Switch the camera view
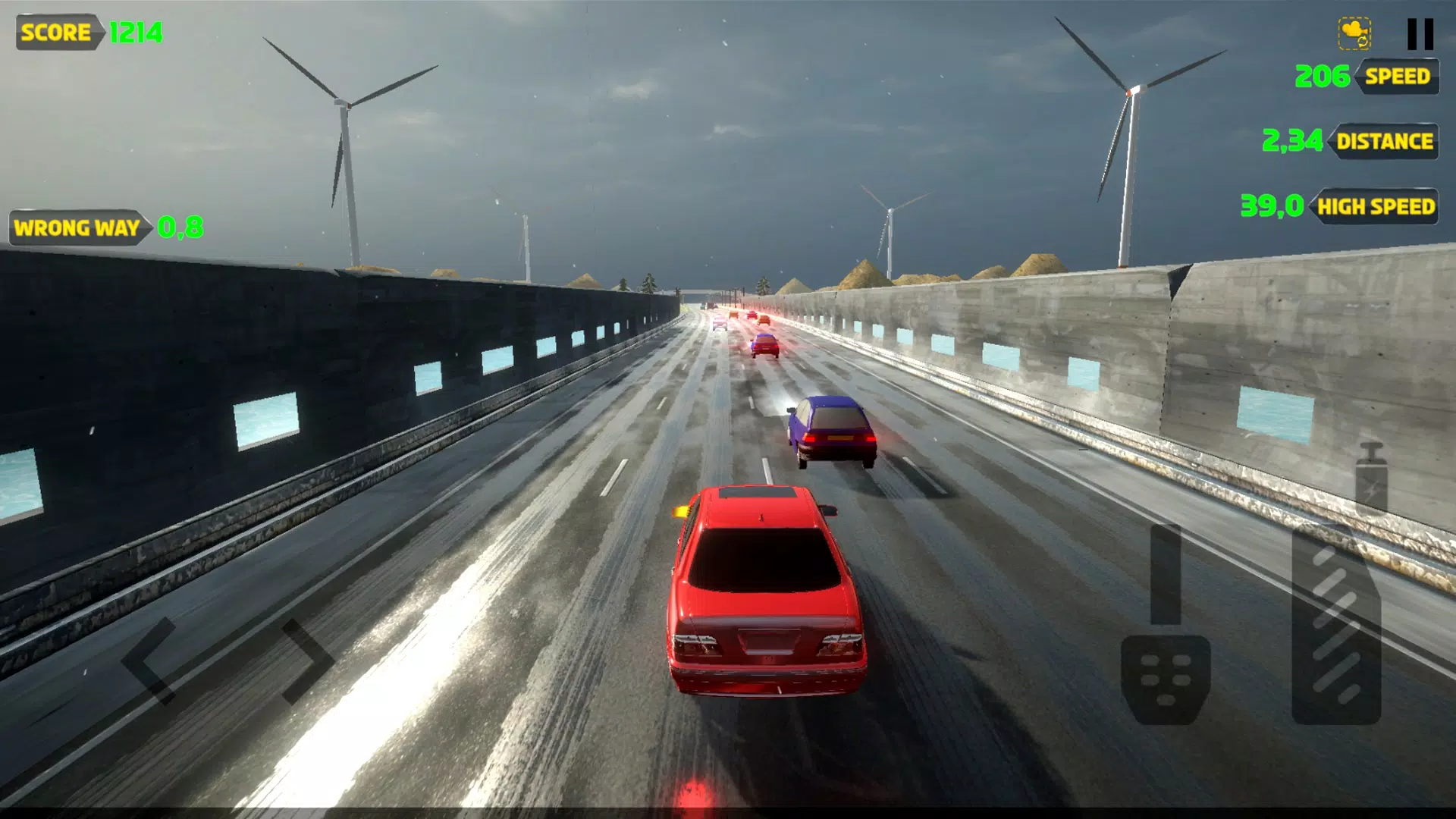 [1354, 34]
